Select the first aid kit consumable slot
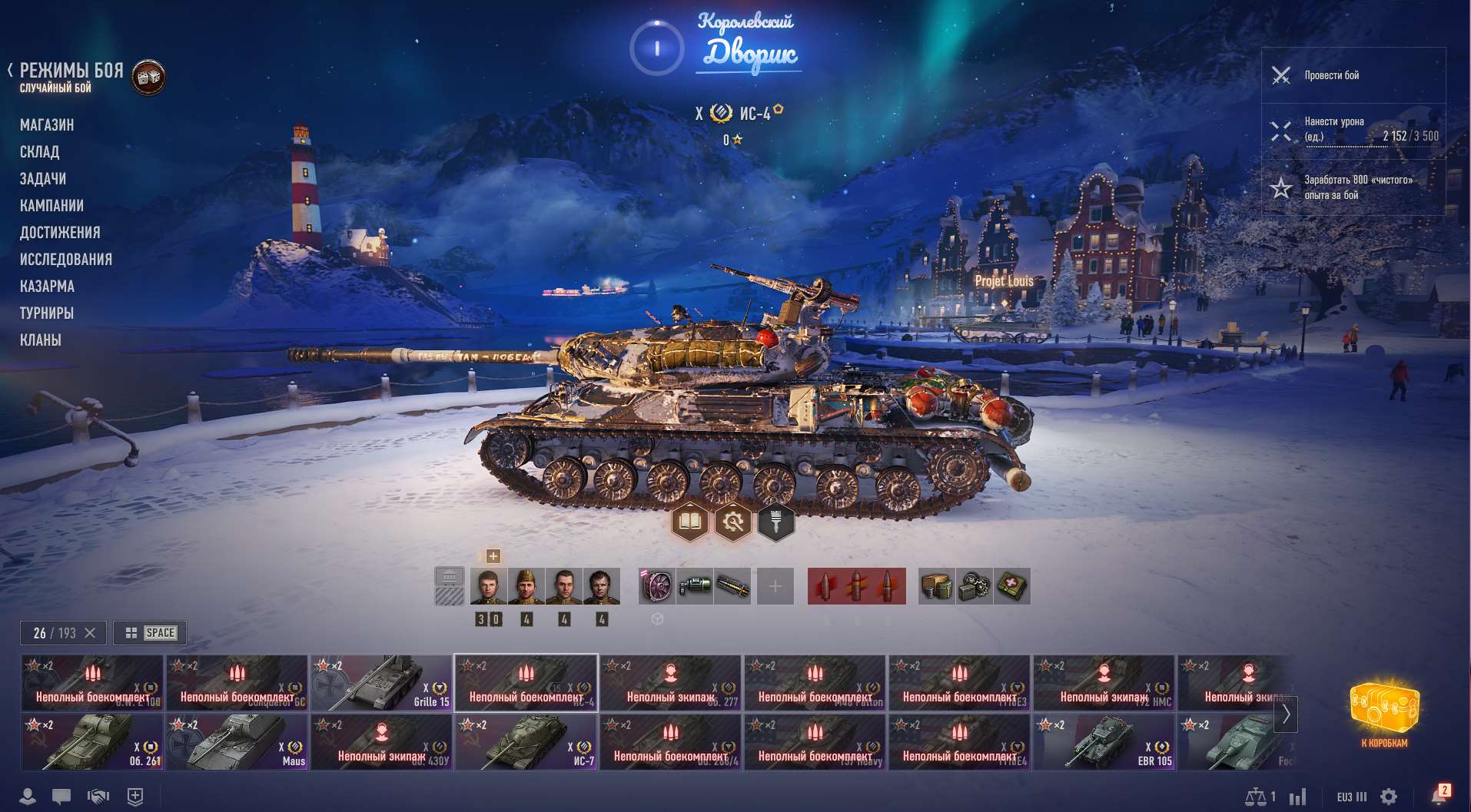Screen dimensions: 1471x812 pyautogui.click(x=1014, y=585)
